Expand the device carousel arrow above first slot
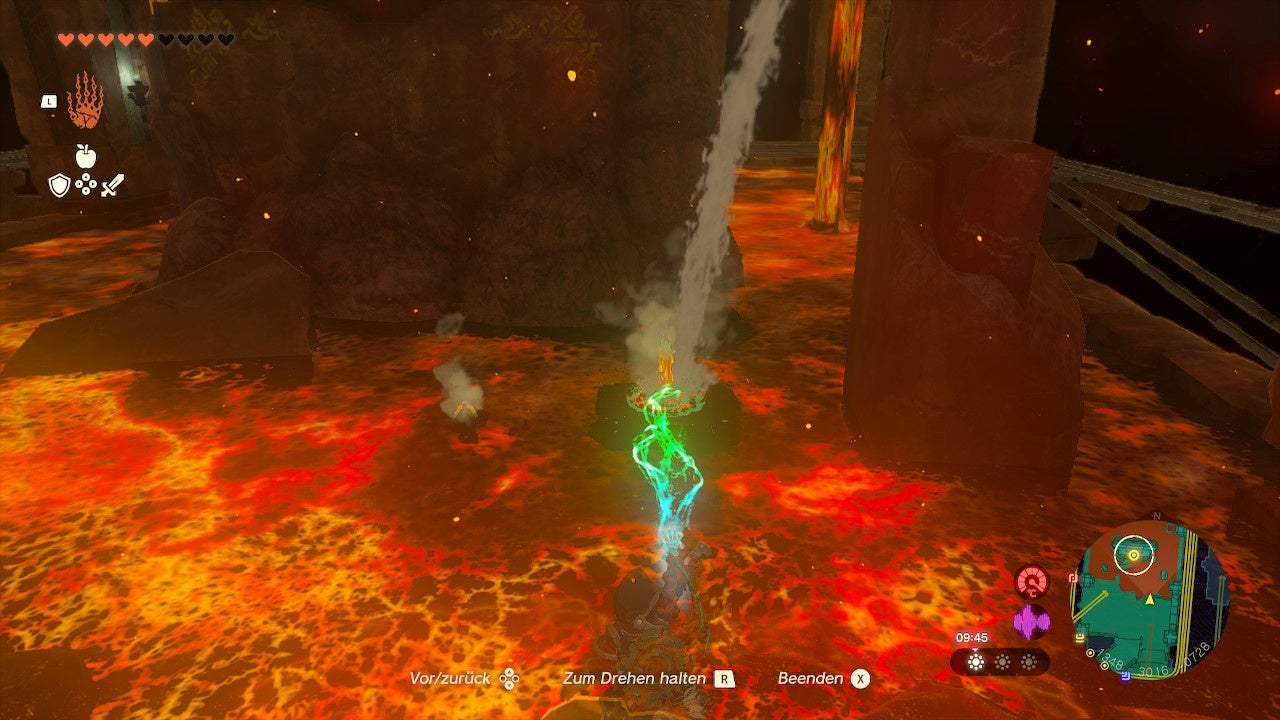 [975, 650]
